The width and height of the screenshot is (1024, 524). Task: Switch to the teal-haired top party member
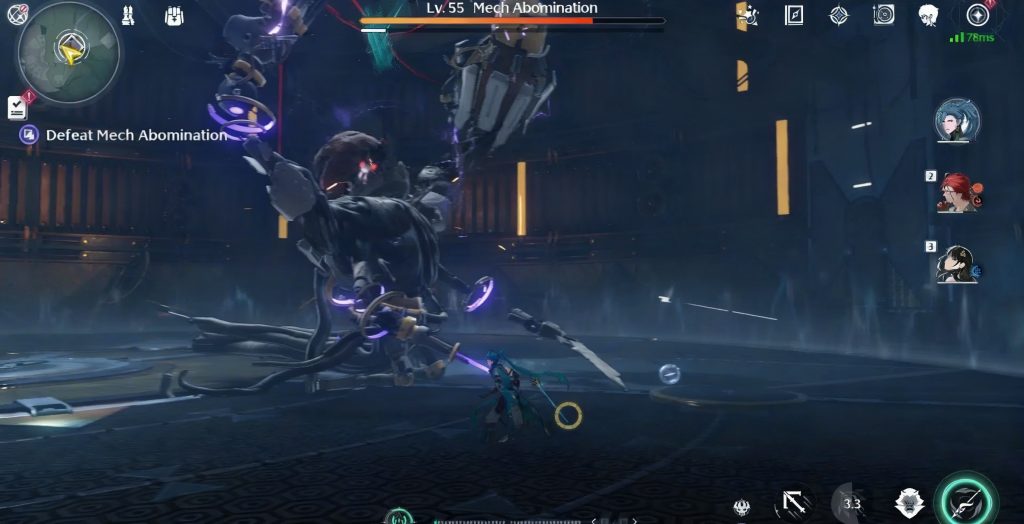(x=957, y=121)
